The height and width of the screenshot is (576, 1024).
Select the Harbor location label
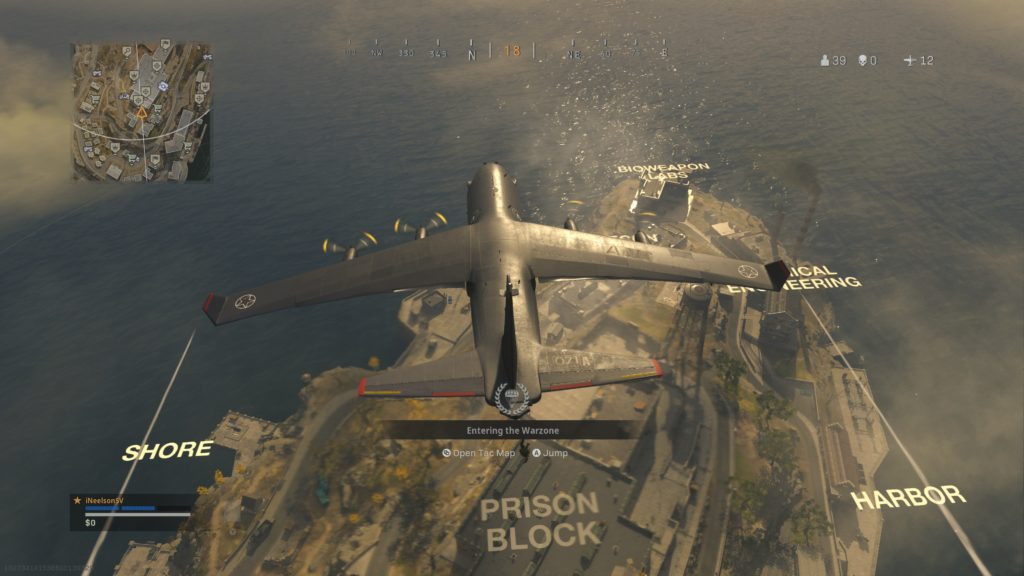[x=908, y=496]
